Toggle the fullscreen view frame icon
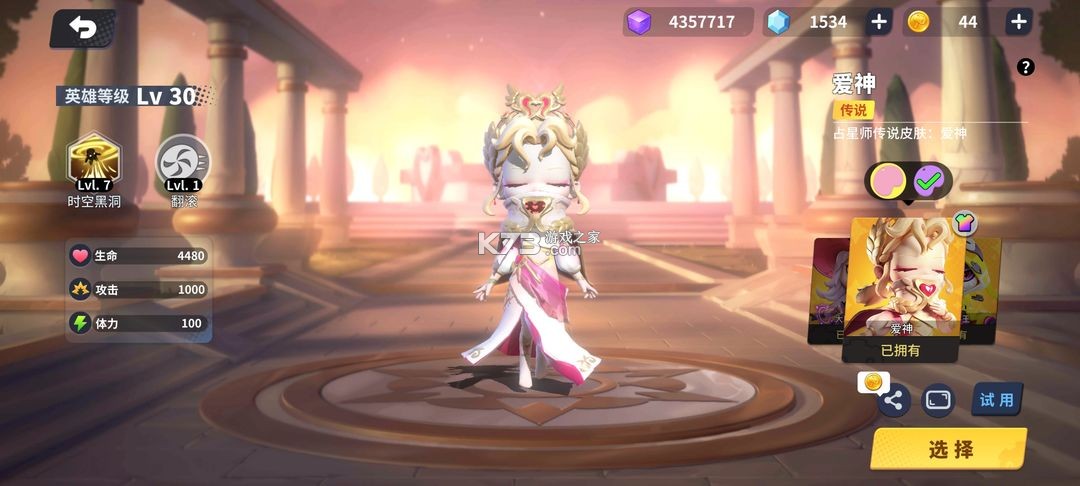This screenshot has width=1080, height=486. pyautogui.click(x=938, y=400)
